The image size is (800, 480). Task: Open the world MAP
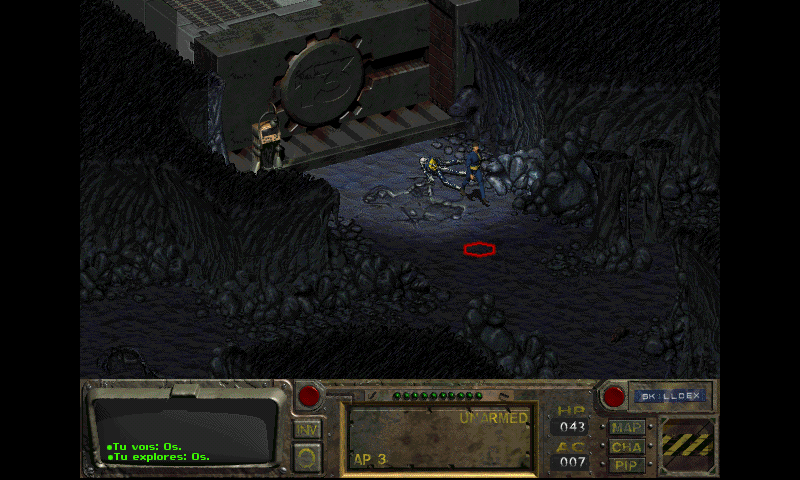626,428
